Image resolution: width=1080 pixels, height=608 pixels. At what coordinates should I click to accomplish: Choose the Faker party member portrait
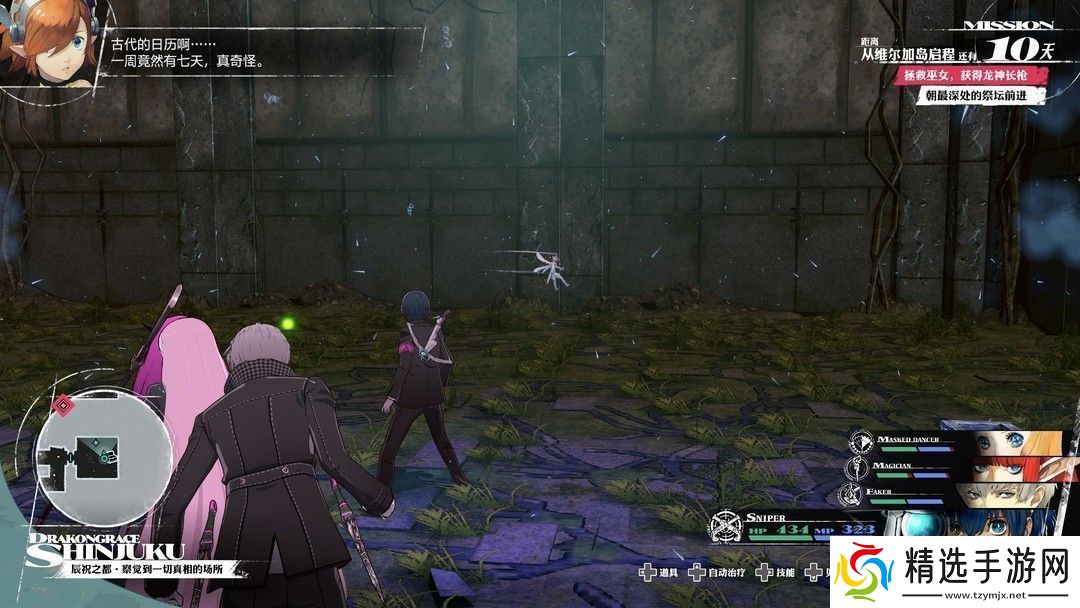1008,495
